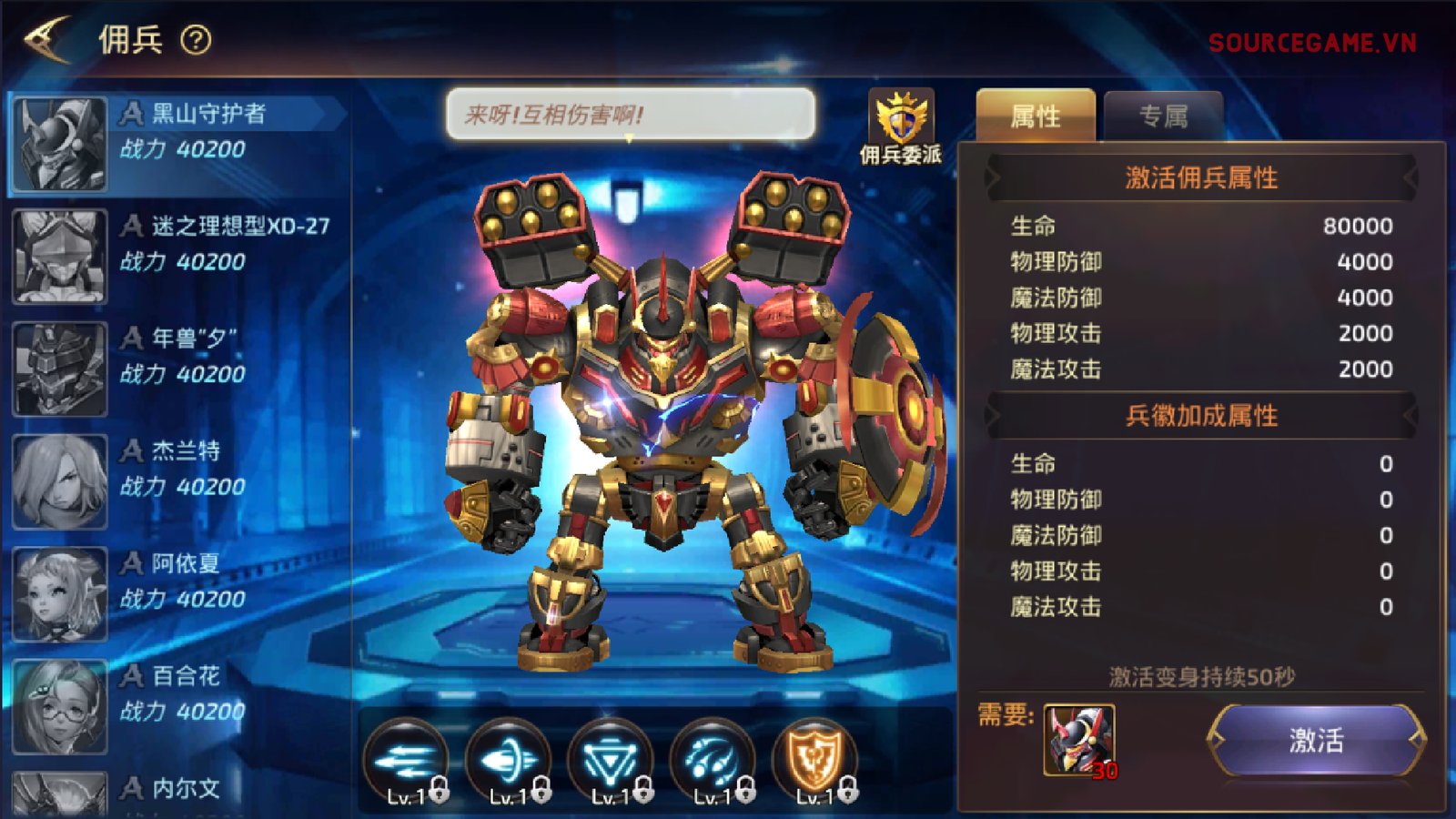Choose mercenary 百合花

pyautogui.click(x=177, y=707)
